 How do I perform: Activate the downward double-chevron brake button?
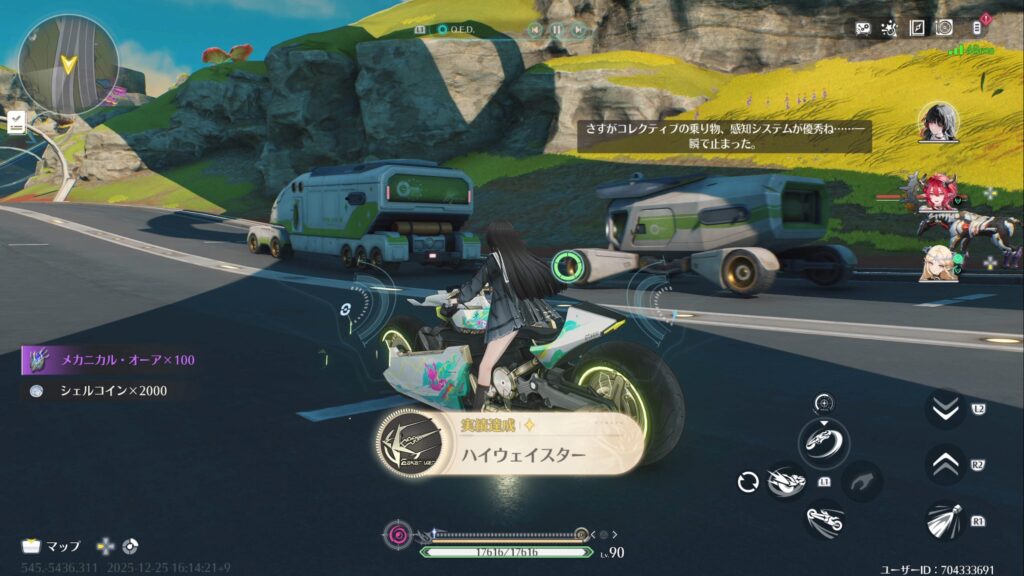click(944, 408)
